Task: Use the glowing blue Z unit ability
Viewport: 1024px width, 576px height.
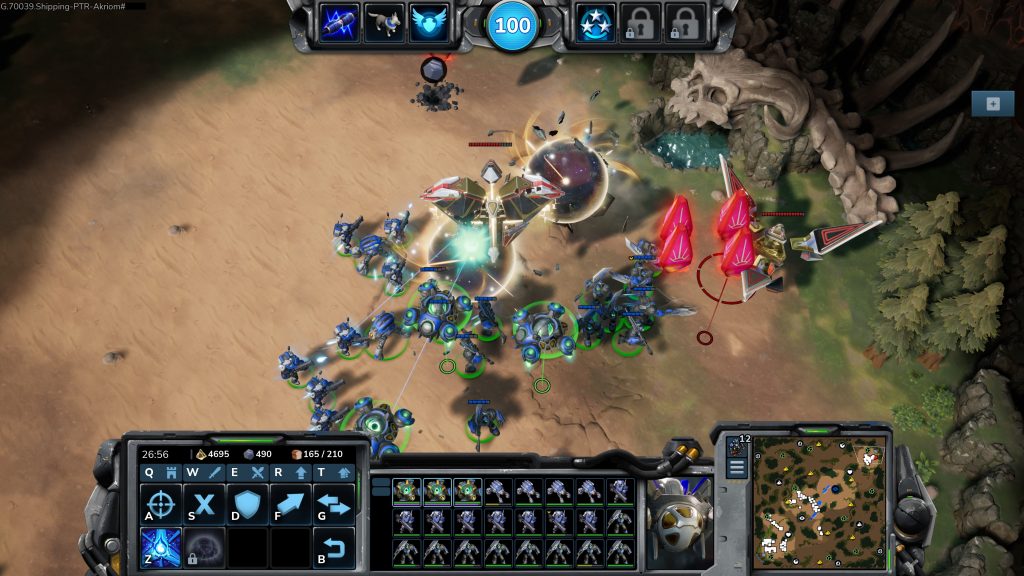Action: click(x=161, y=548)
